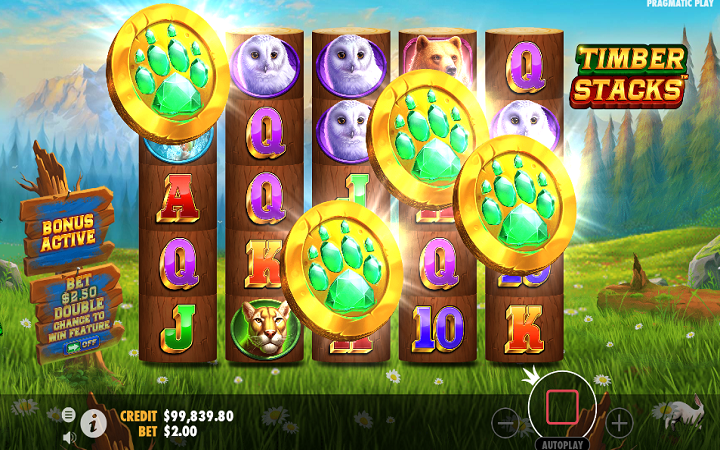Stop the spin with the red square button
720x450 pixels.
coord(562,407)
